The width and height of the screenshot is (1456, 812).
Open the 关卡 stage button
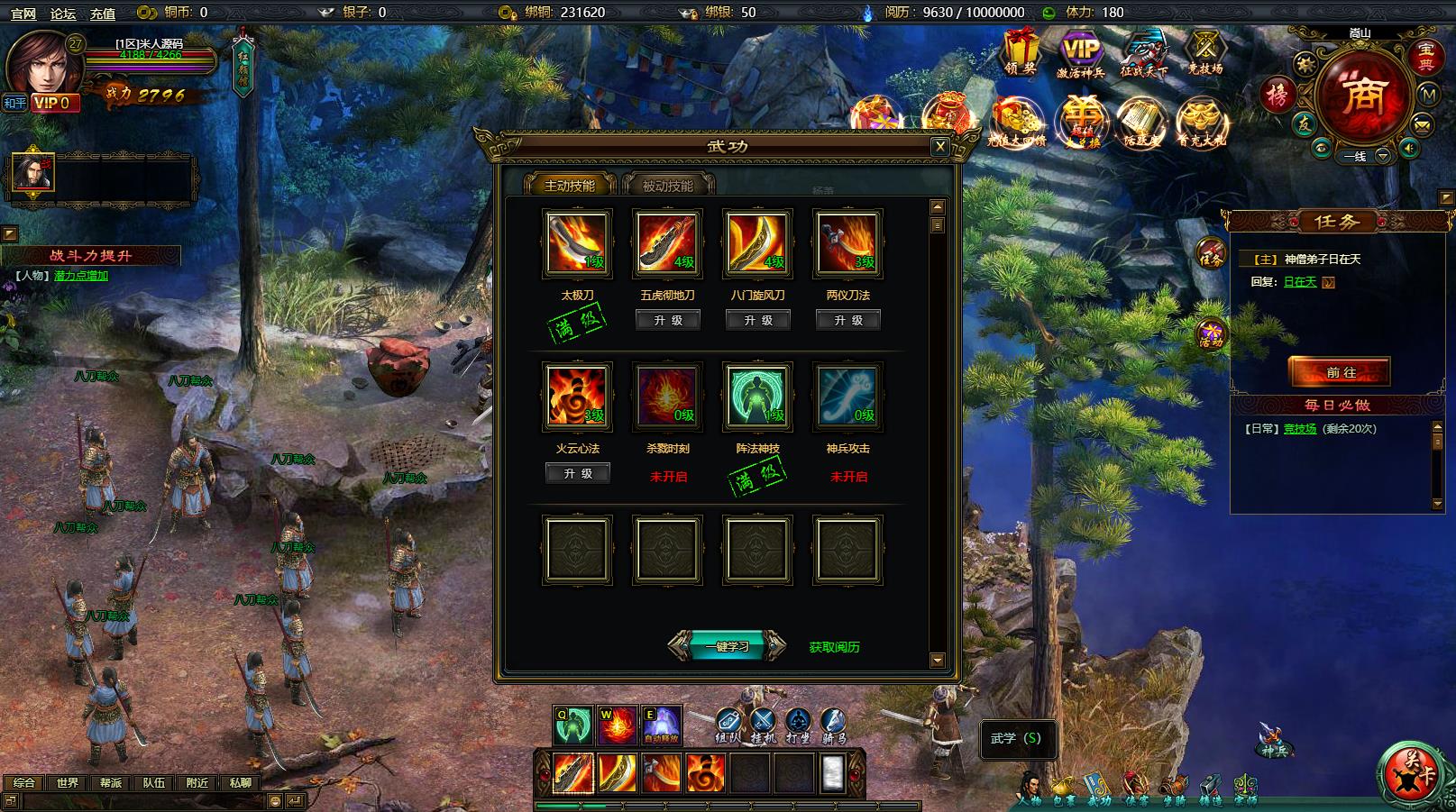tap(1413, 774)
